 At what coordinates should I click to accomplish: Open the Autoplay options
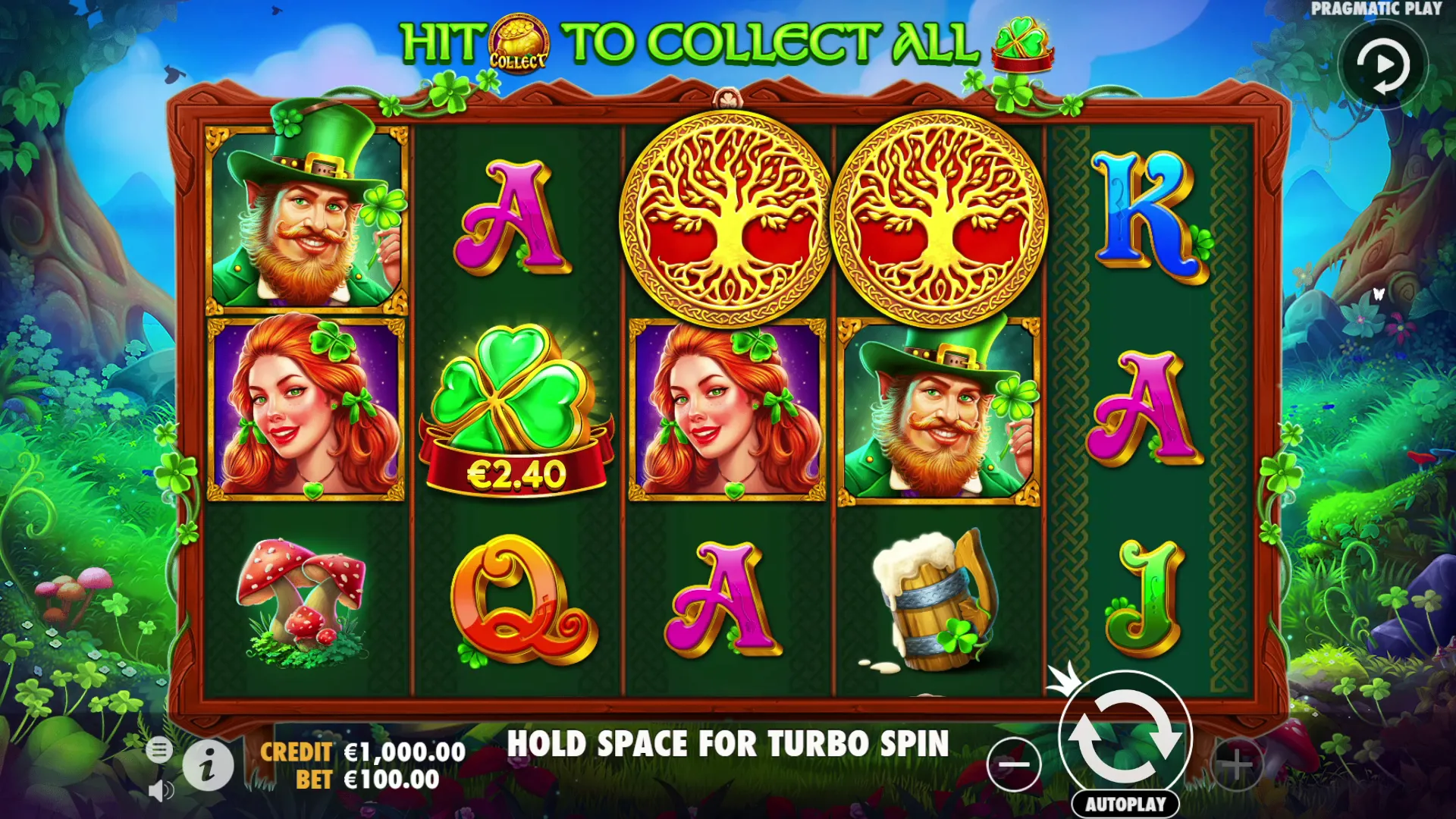(1125, 804)
